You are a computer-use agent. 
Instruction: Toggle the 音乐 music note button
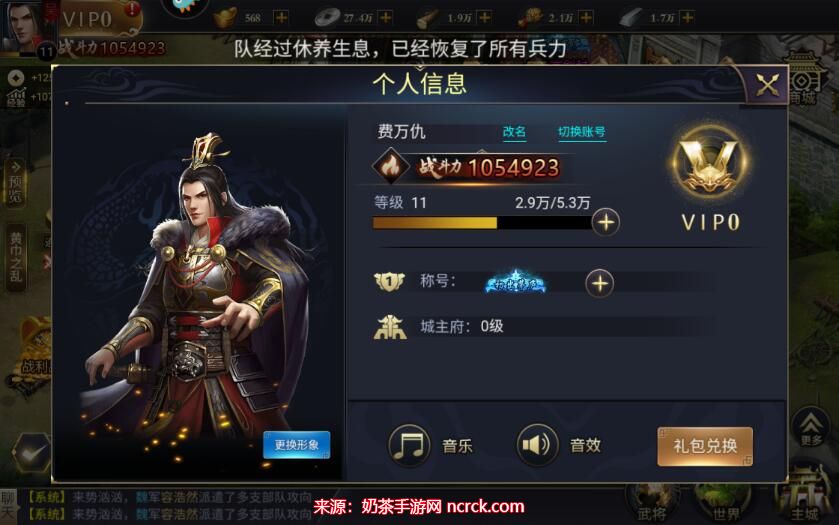pos(409,445)
